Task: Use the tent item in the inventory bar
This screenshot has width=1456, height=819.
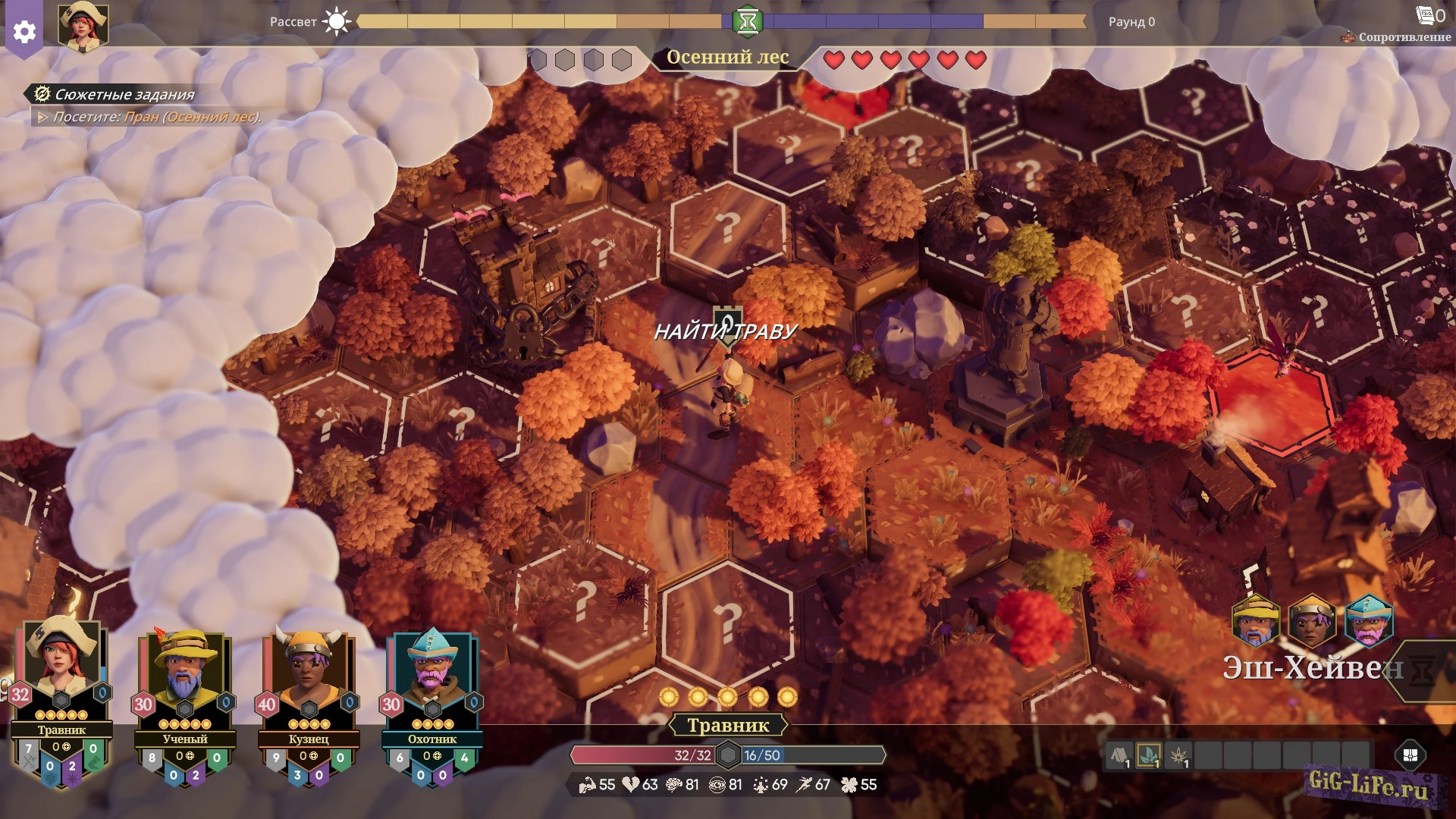Action: tap(1119, 755)
